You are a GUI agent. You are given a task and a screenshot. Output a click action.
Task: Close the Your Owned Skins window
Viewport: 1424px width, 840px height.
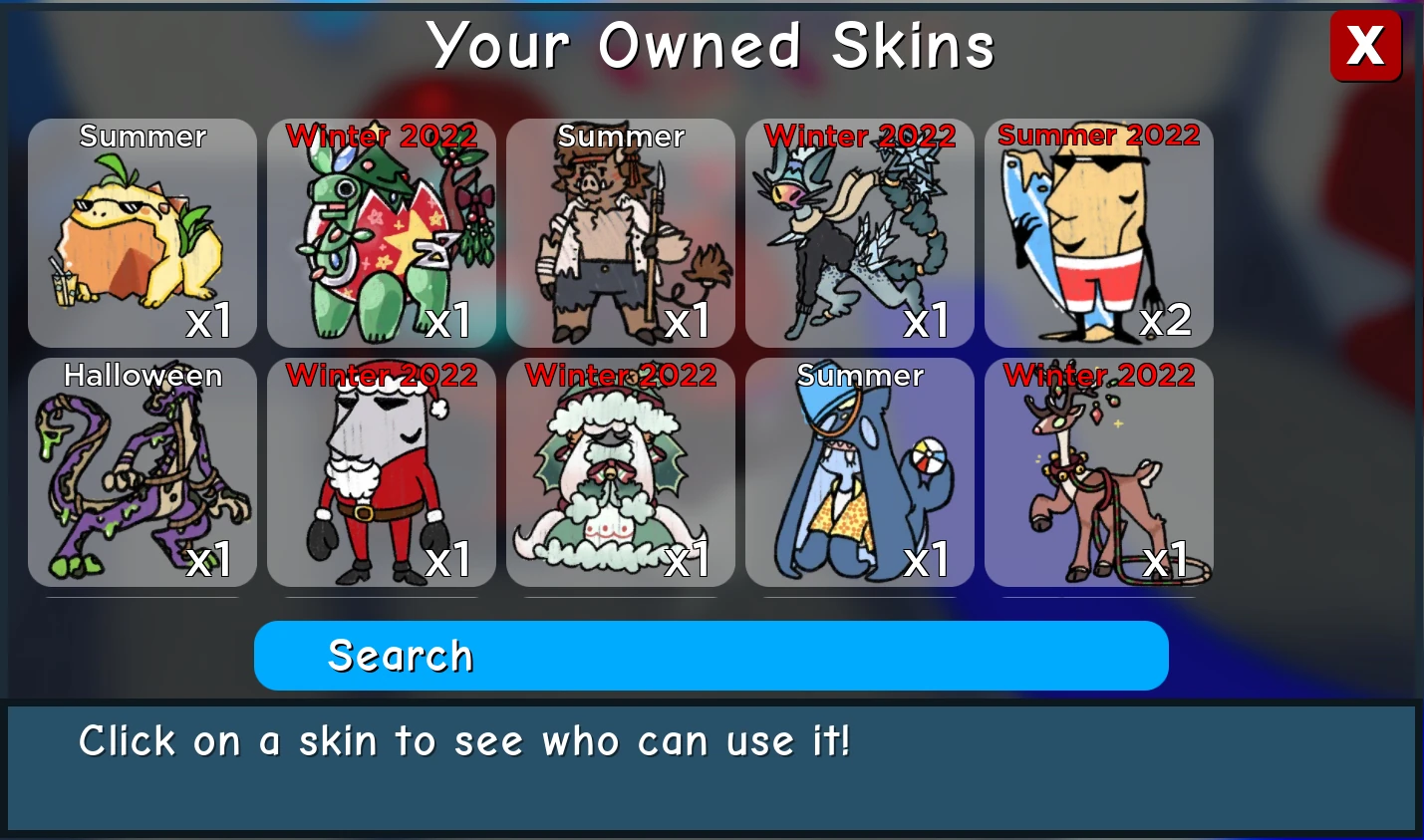1365,44
